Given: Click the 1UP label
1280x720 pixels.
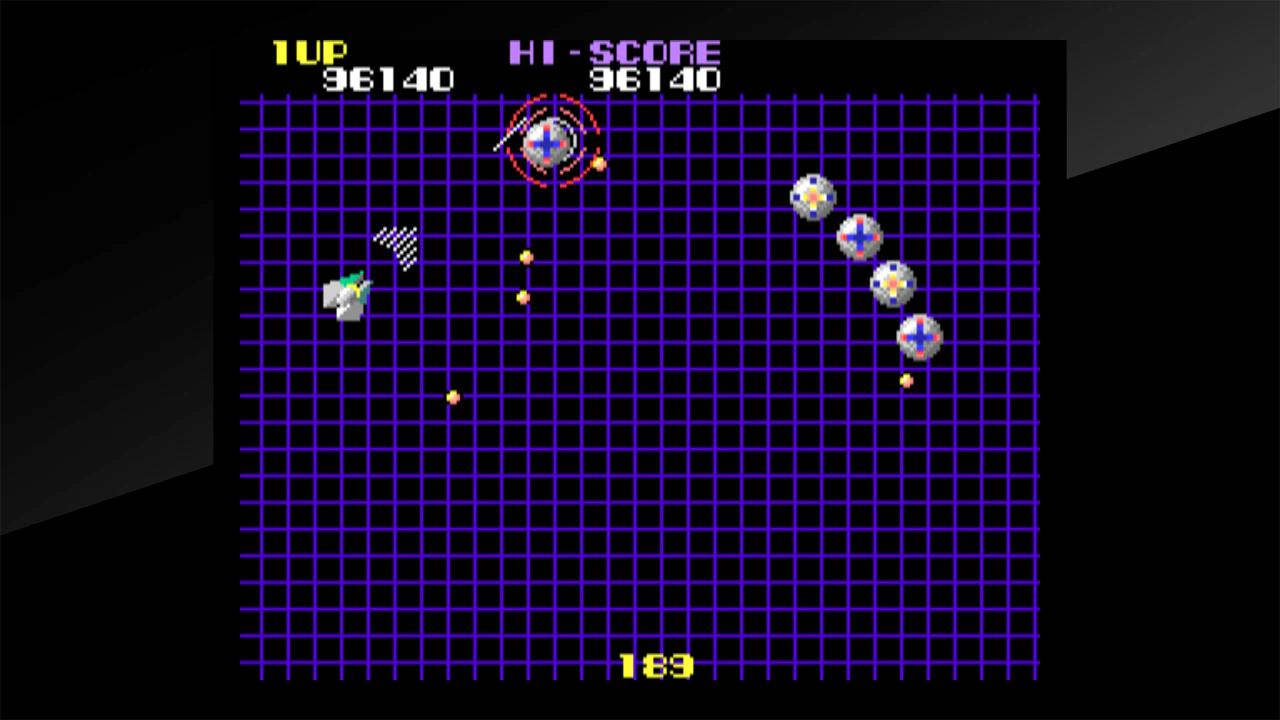Looking at the screenshot, I should 311,53.
